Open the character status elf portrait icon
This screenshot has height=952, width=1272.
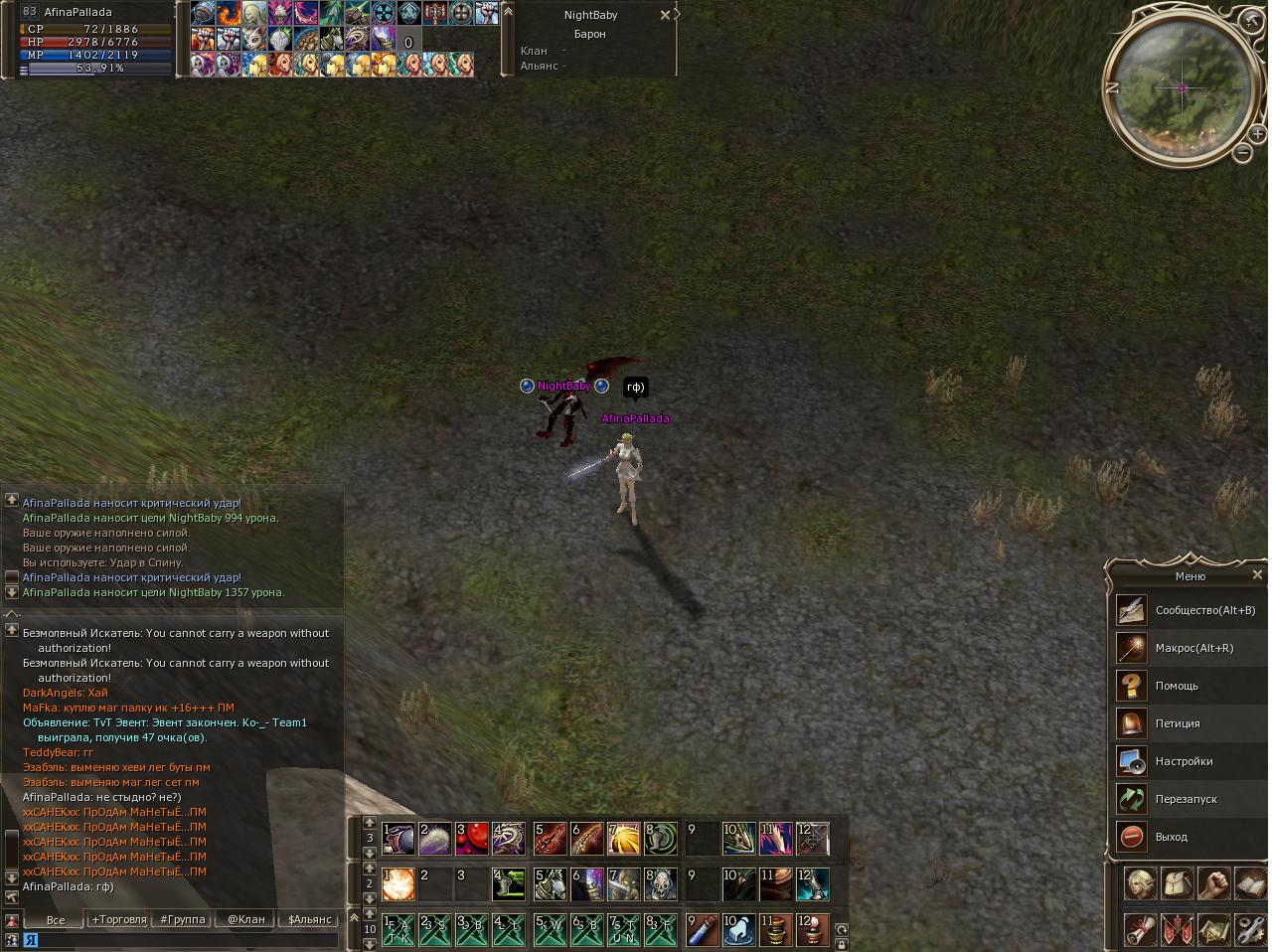coord(1139,882)
